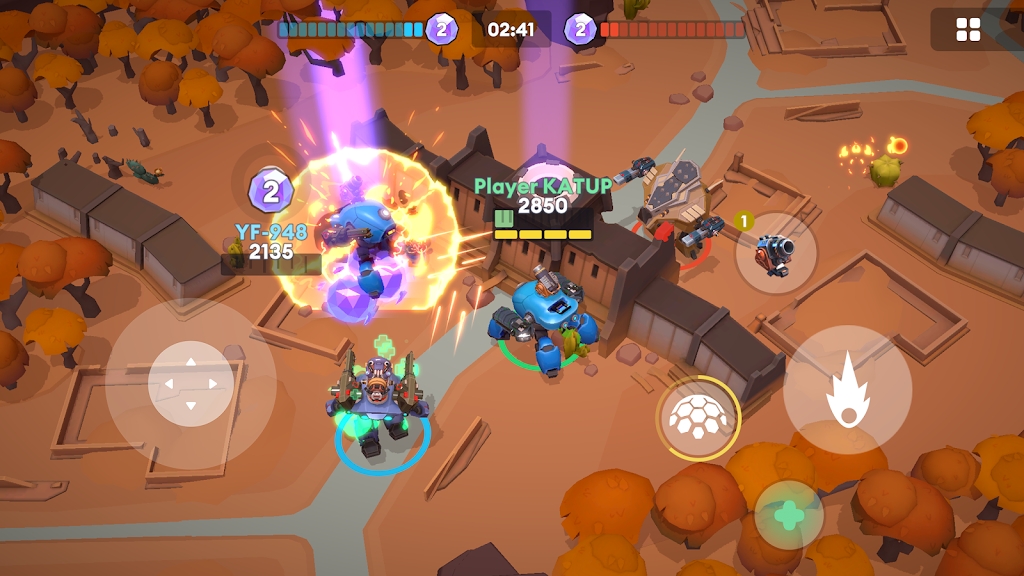Open the grid menu button

pos(968,30)
